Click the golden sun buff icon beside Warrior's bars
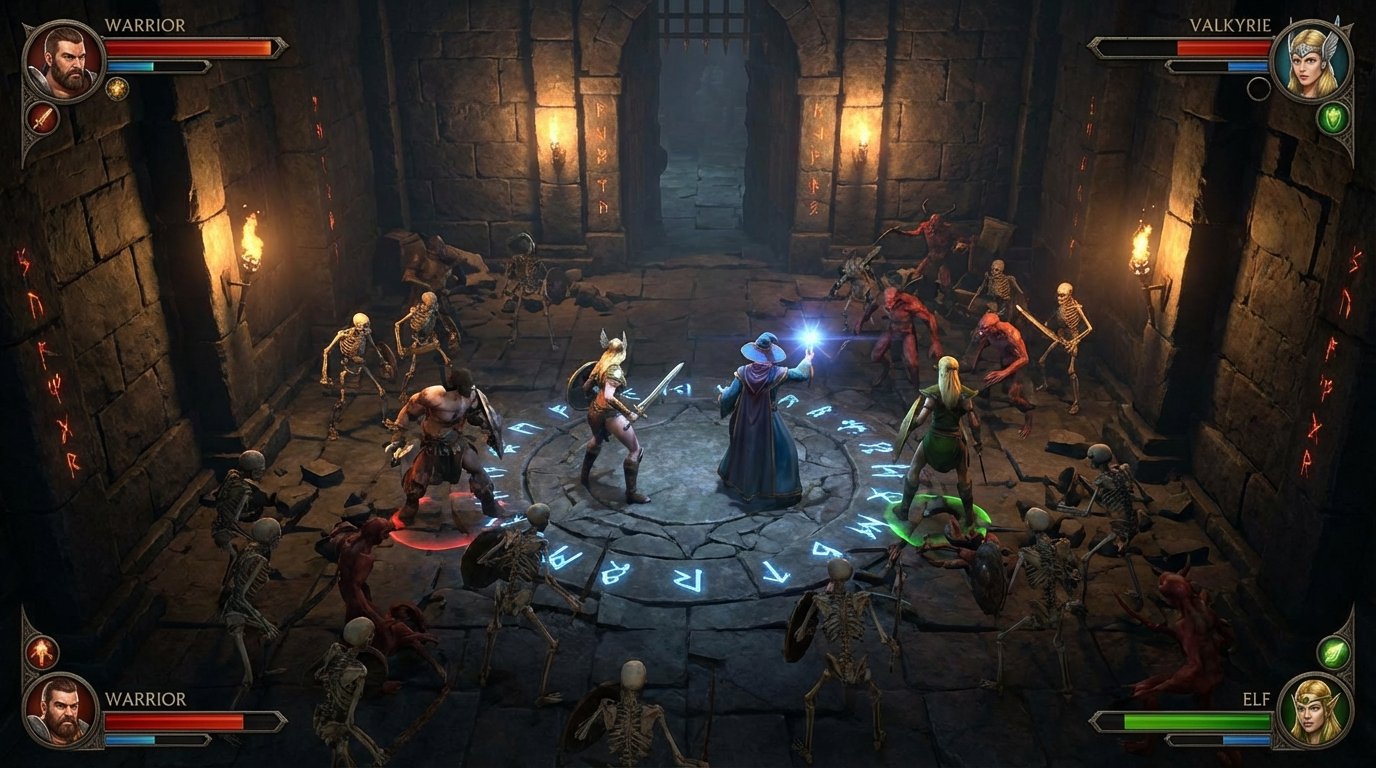The height and width of the screenshot is (768, 1376). 118,89
